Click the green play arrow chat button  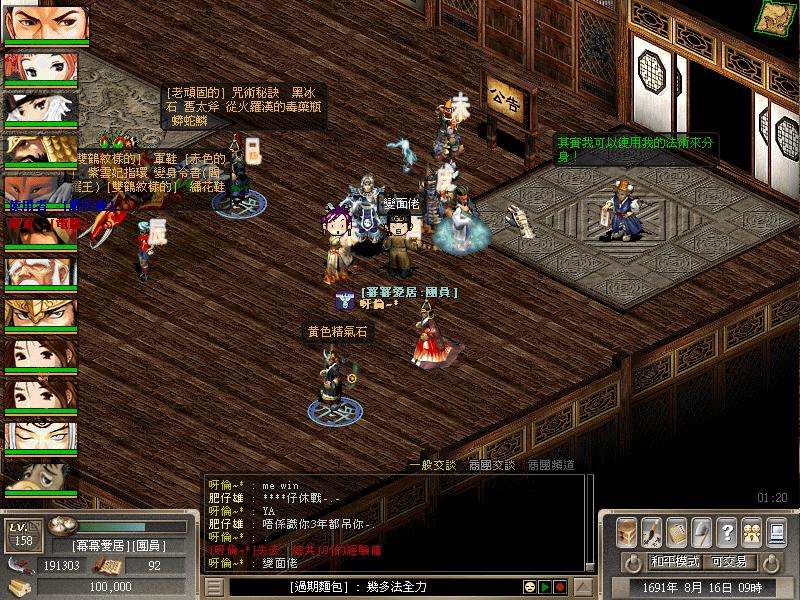(x=546, y=587)
